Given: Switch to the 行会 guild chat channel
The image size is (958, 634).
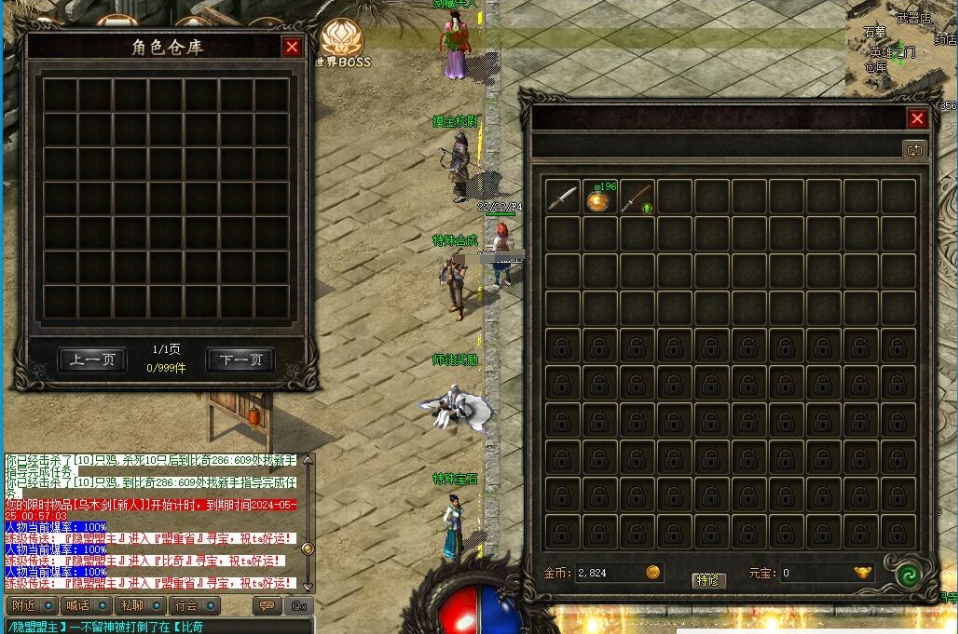Looking at the screenshot, I should 193,606.
